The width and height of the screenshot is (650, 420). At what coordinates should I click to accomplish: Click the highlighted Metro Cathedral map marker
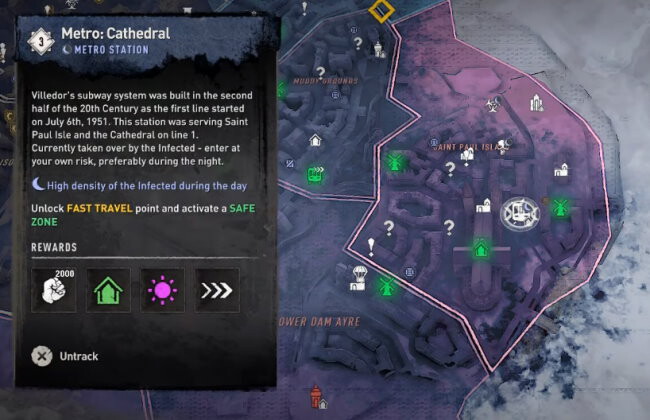point(519,211)
